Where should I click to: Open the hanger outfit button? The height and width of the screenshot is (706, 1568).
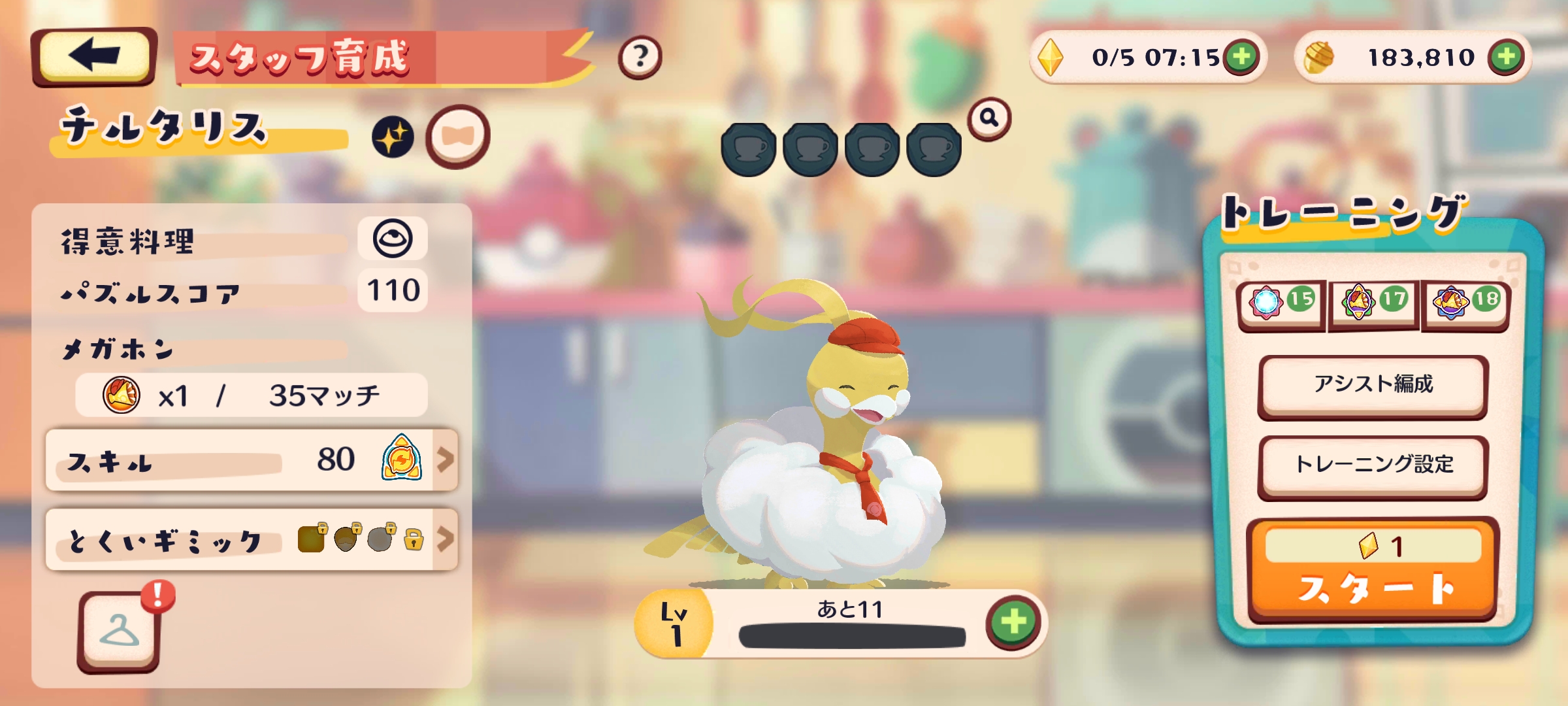(119, 631)
